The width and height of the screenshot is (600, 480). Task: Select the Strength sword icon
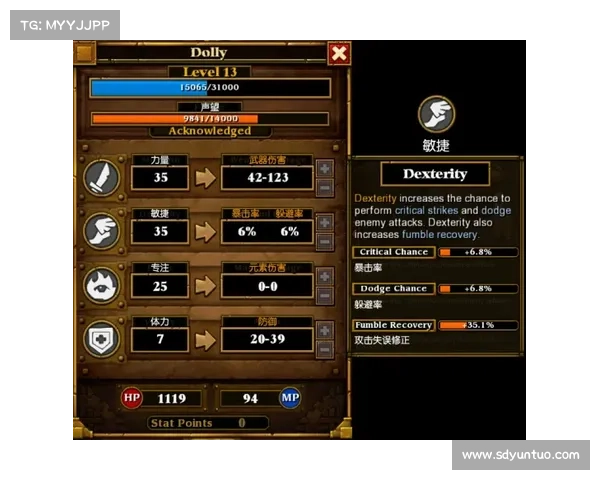[x=103, y=177]
